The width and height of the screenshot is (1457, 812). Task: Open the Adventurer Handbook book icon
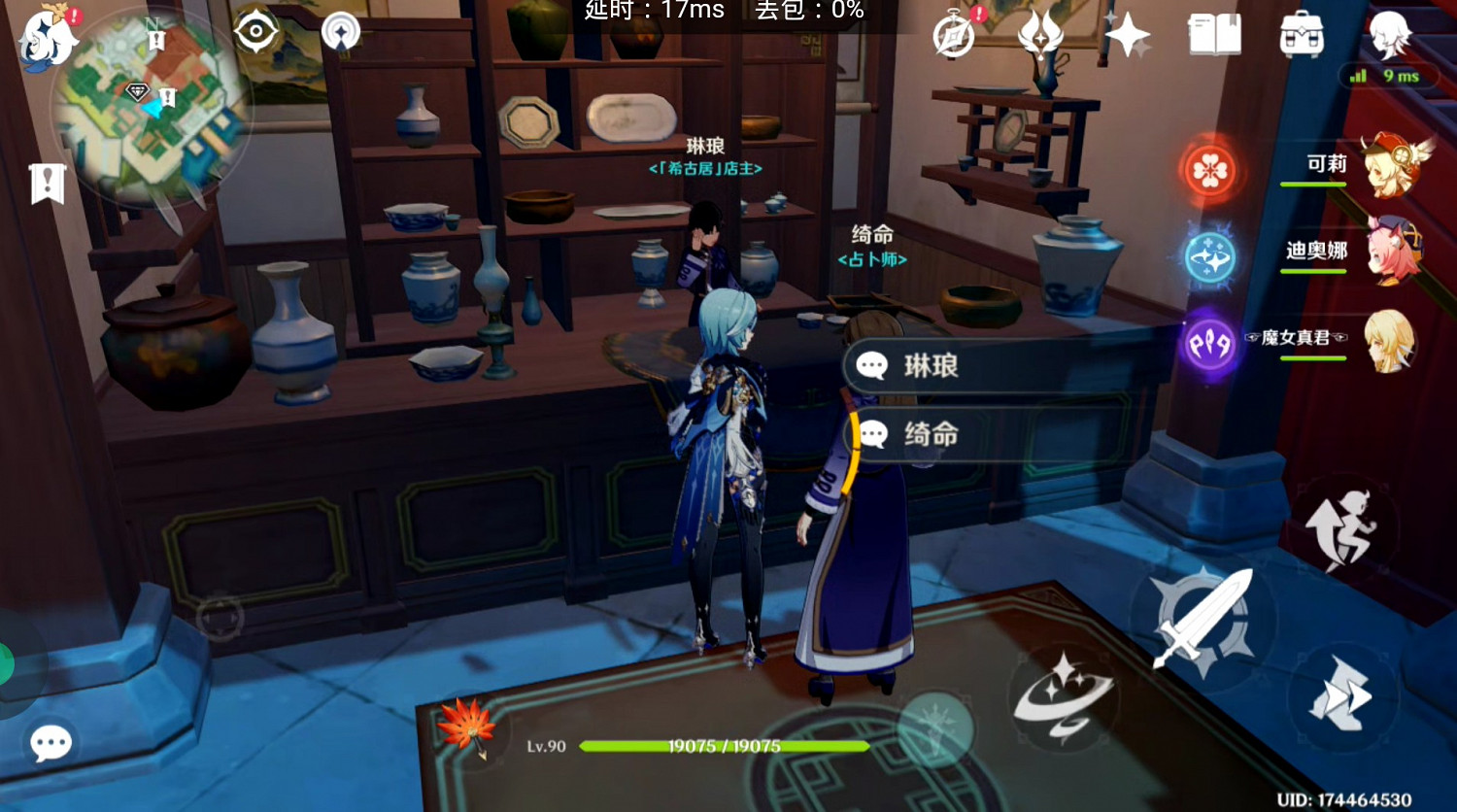(x=1214, y=34)
